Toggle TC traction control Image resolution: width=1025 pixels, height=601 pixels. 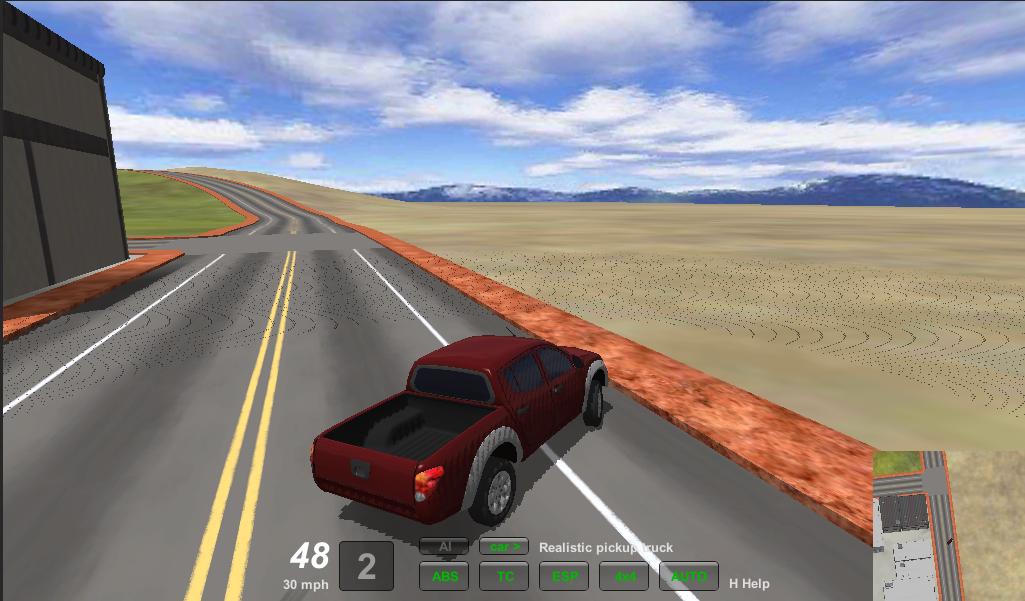click(x=504, y=576)
